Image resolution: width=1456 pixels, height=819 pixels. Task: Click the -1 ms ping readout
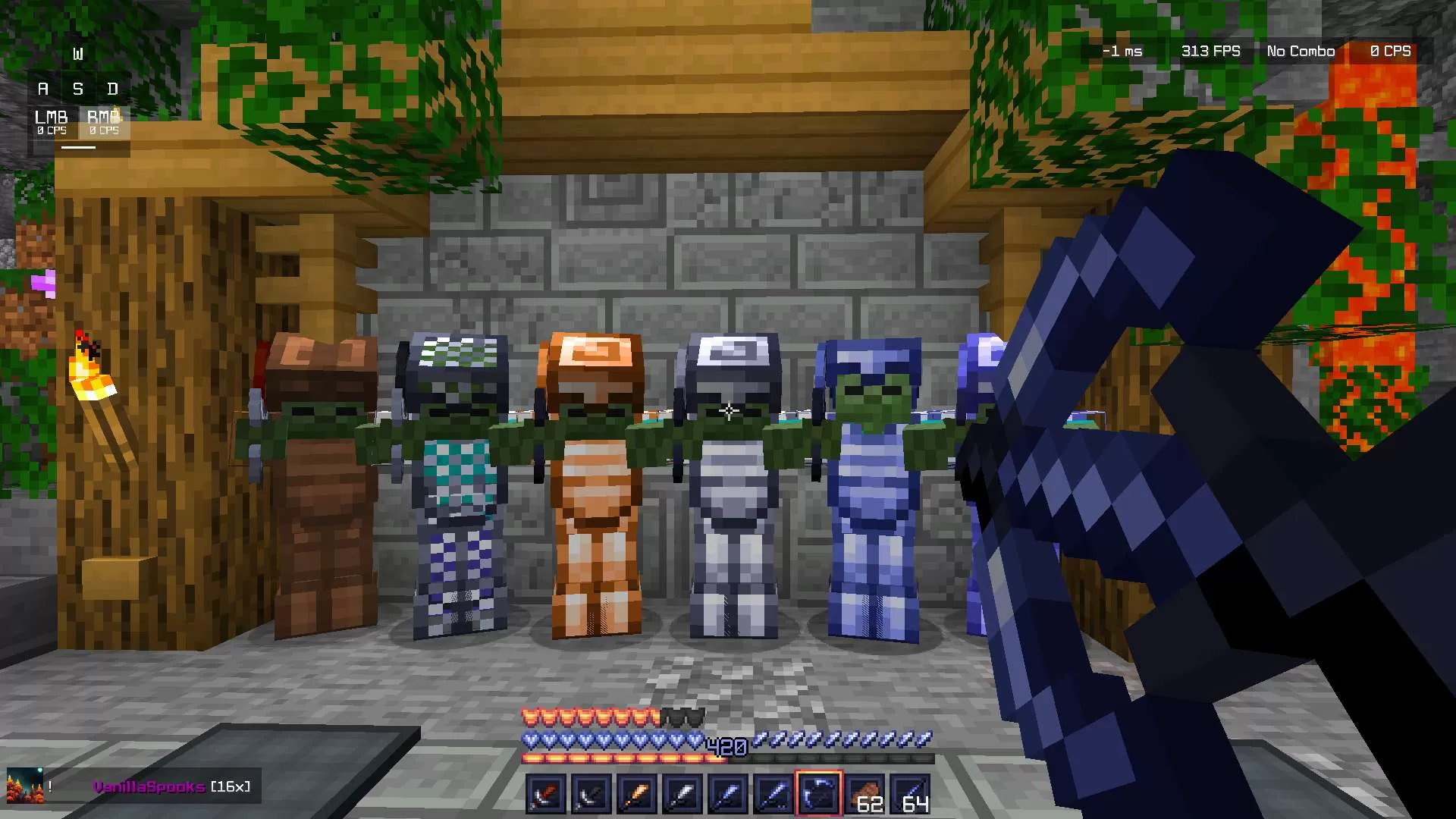[x=1122, y=51]
